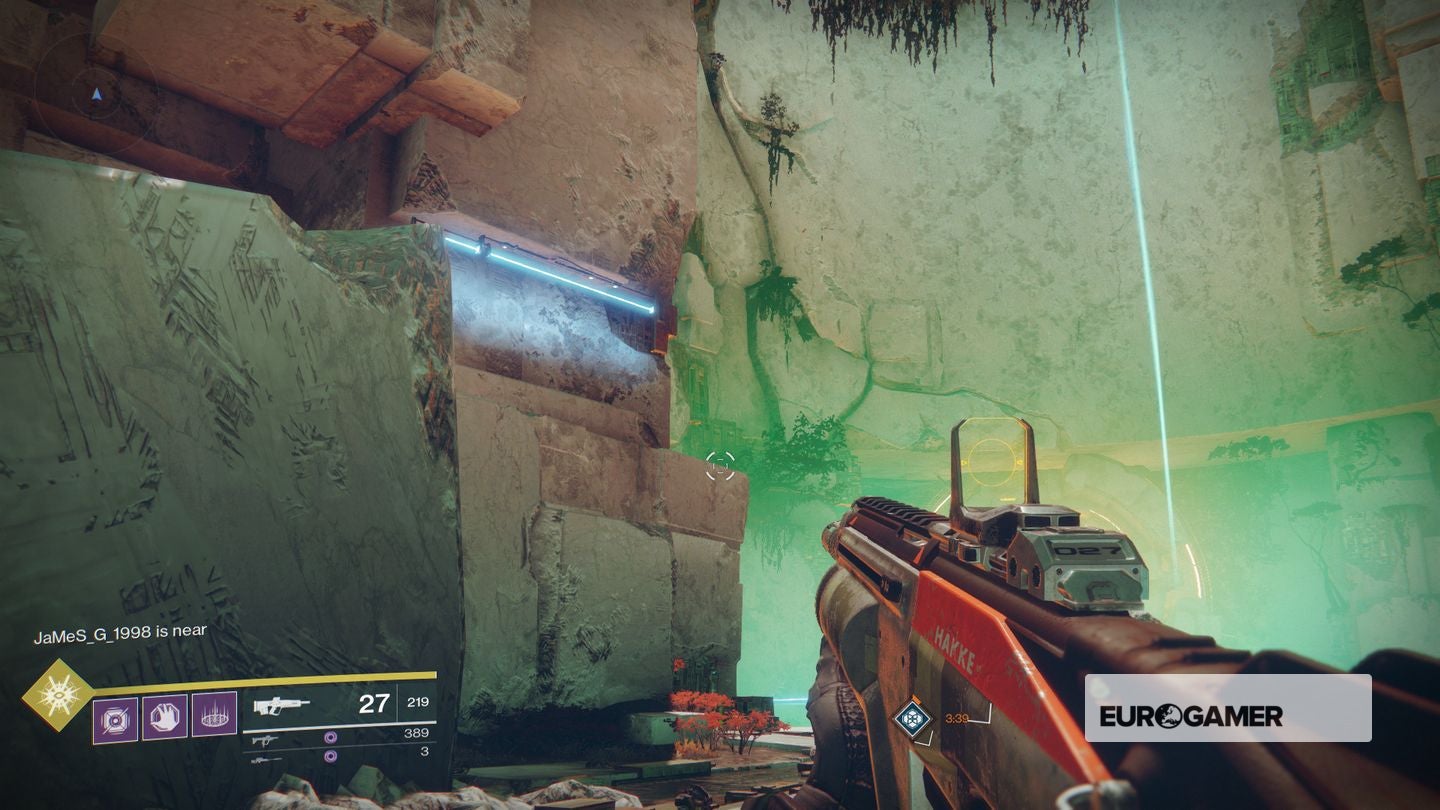Click the lower purple ammo mod circle
Image resolution: width=1440 pixels, height=810 pixels.
(x=330, y=754)
